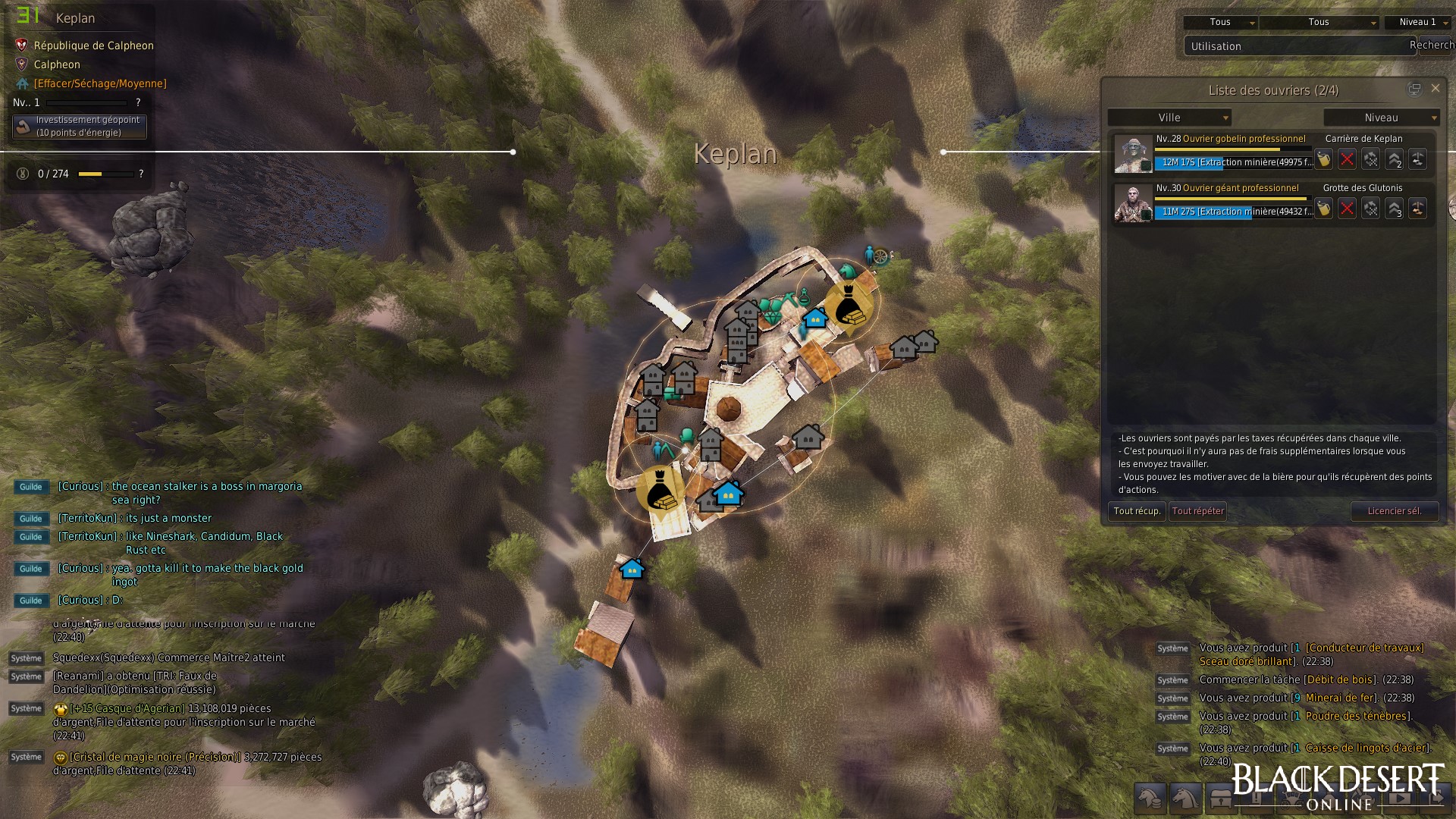Open the +15 Casque d'Agerian item link
This screenshot has height=819, width=1456.
[127, 708]
